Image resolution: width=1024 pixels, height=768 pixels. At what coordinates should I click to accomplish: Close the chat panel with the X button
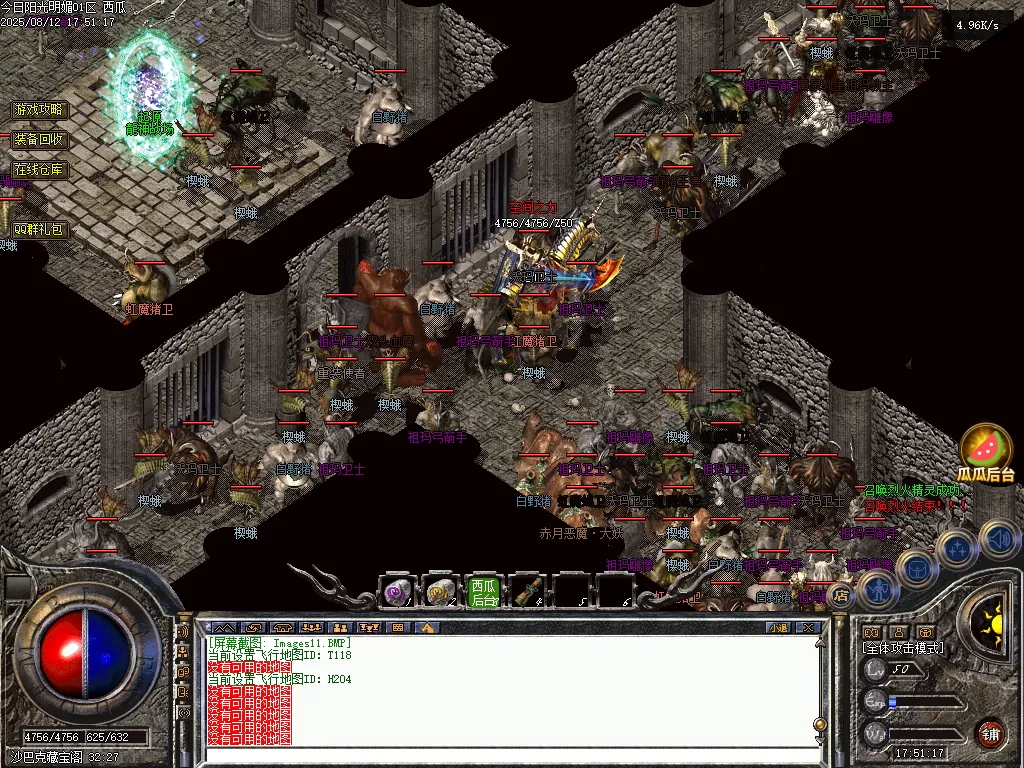(x=808, y=627)
